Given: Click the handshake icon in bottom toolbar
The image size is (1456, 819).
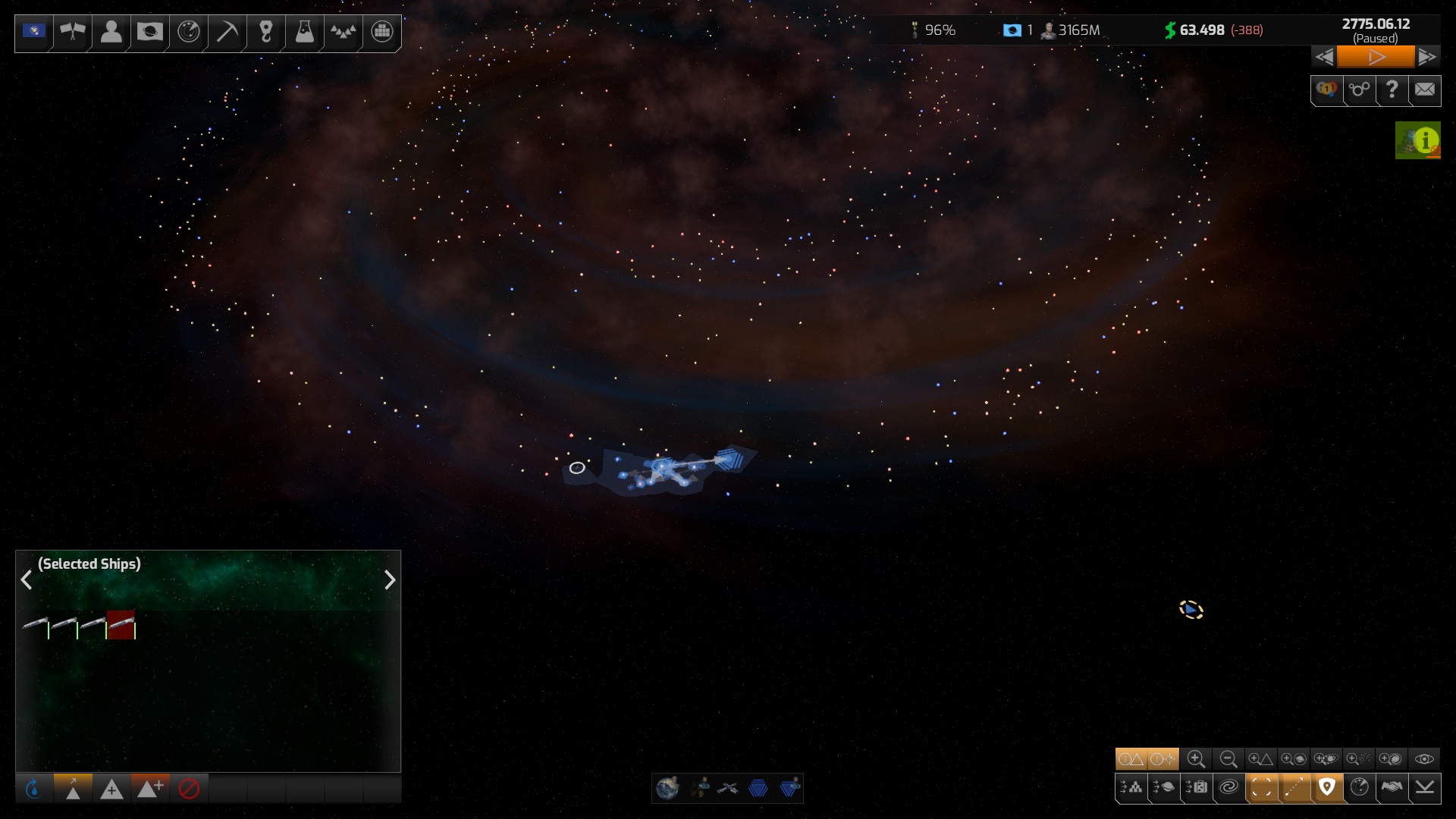Looking at the screenshot, I should coord(1392,788).
